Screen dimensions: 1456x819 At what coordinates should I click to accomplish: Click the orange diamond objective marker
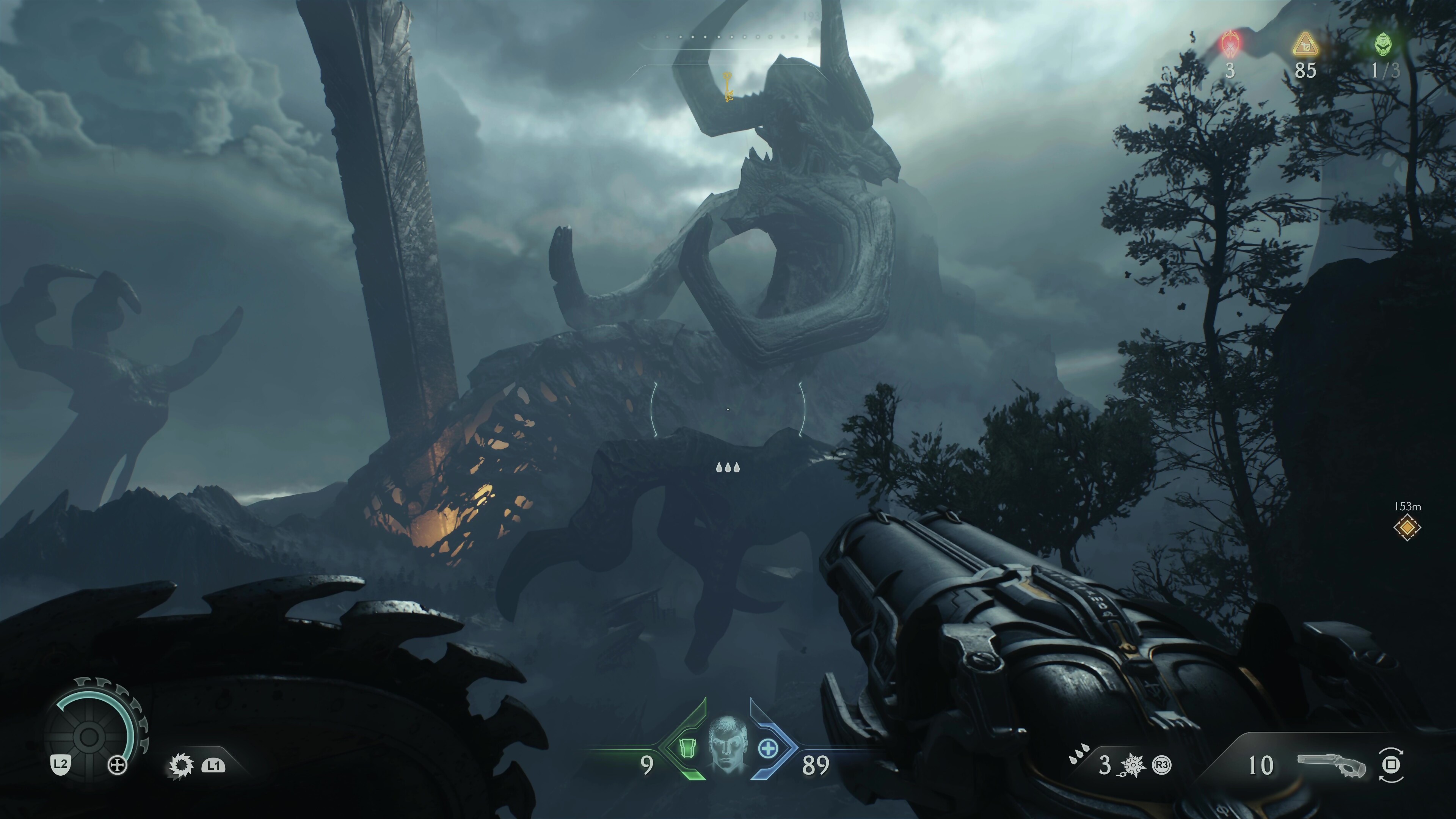click(x=1407, y=528)
